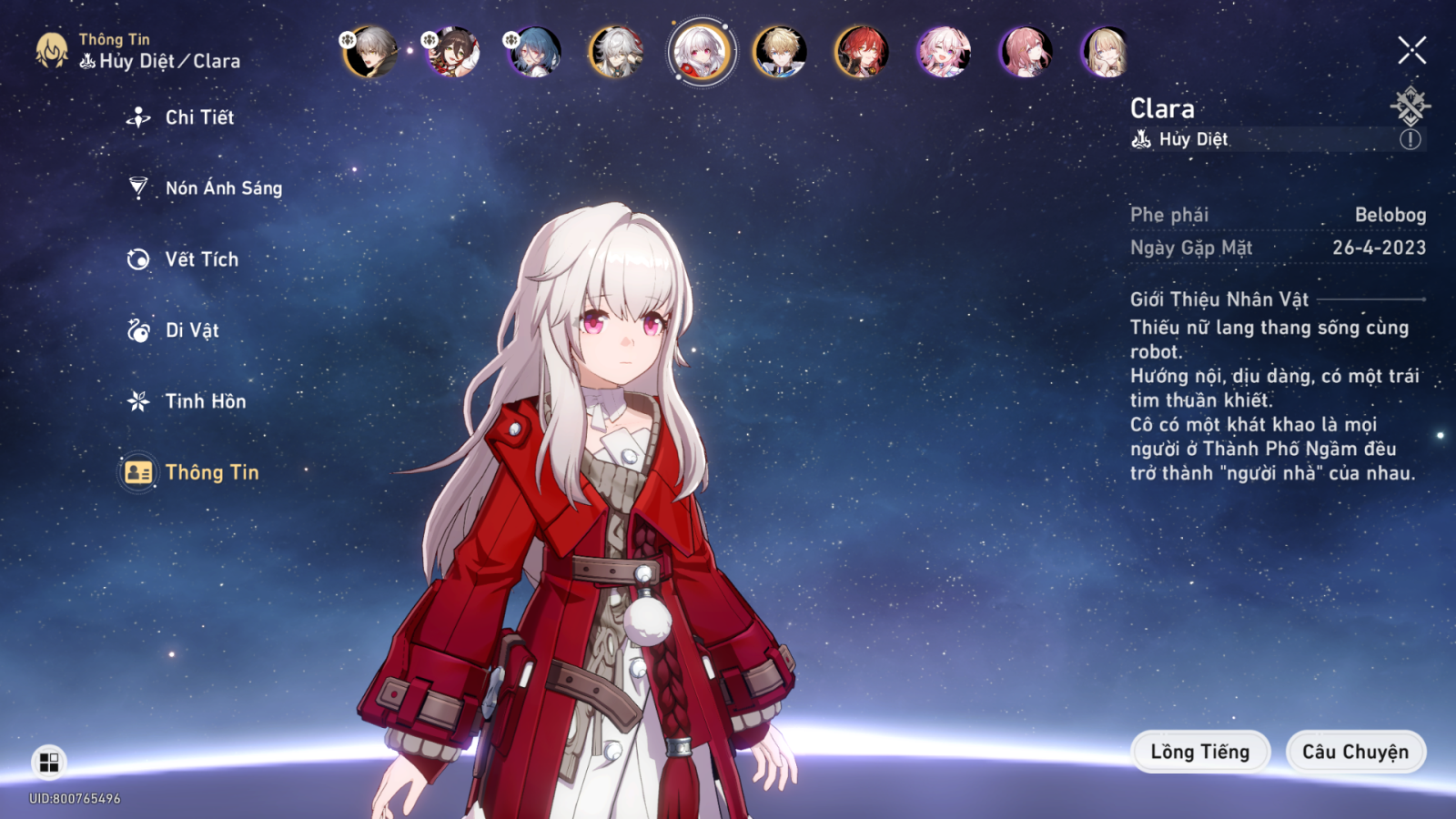Select the blue-haired character portrait

pyautogui.click(x=534, y=51)
